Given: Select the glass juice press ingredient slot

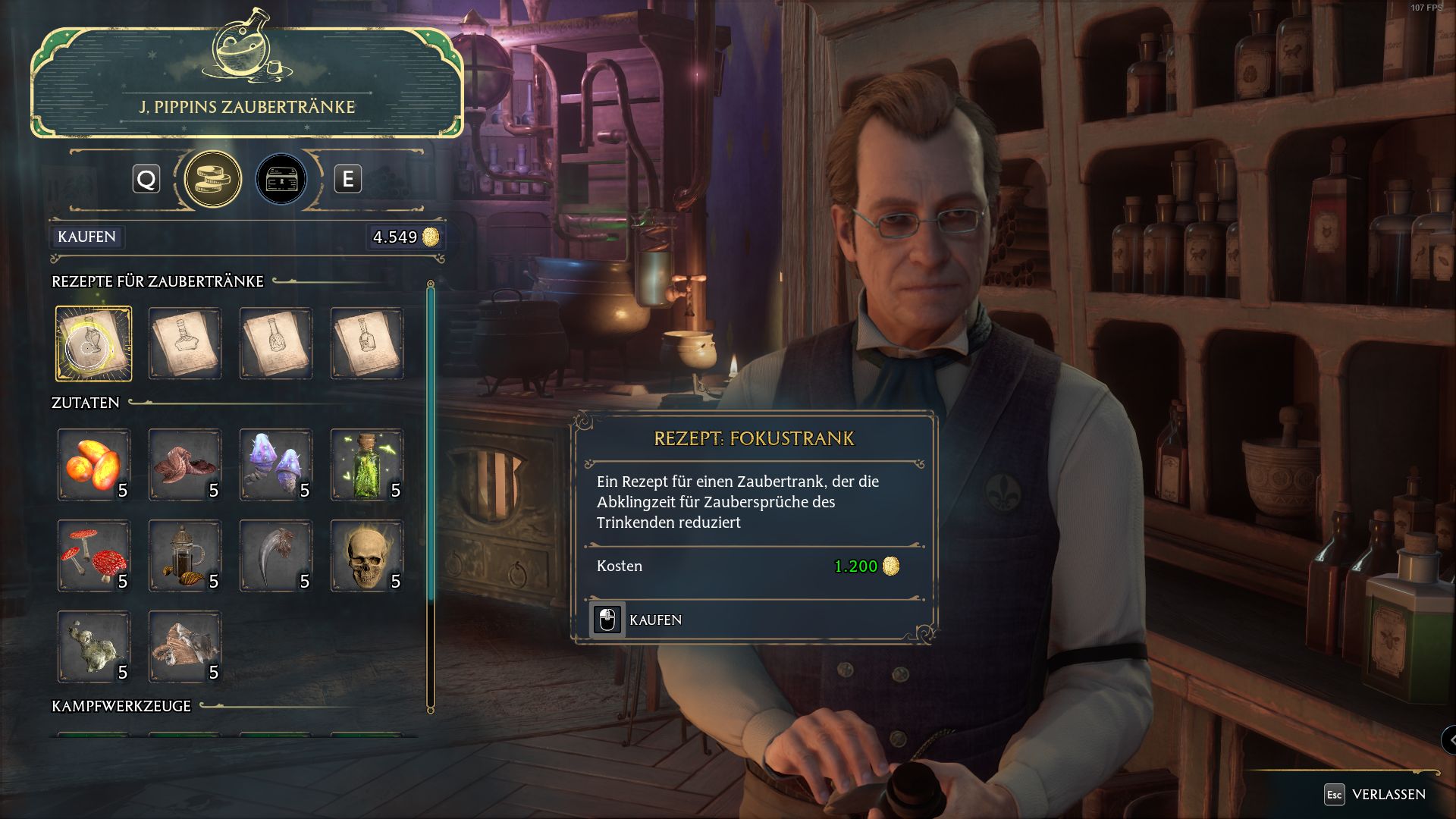Looking at the screenshot, I should coord(184,556).
